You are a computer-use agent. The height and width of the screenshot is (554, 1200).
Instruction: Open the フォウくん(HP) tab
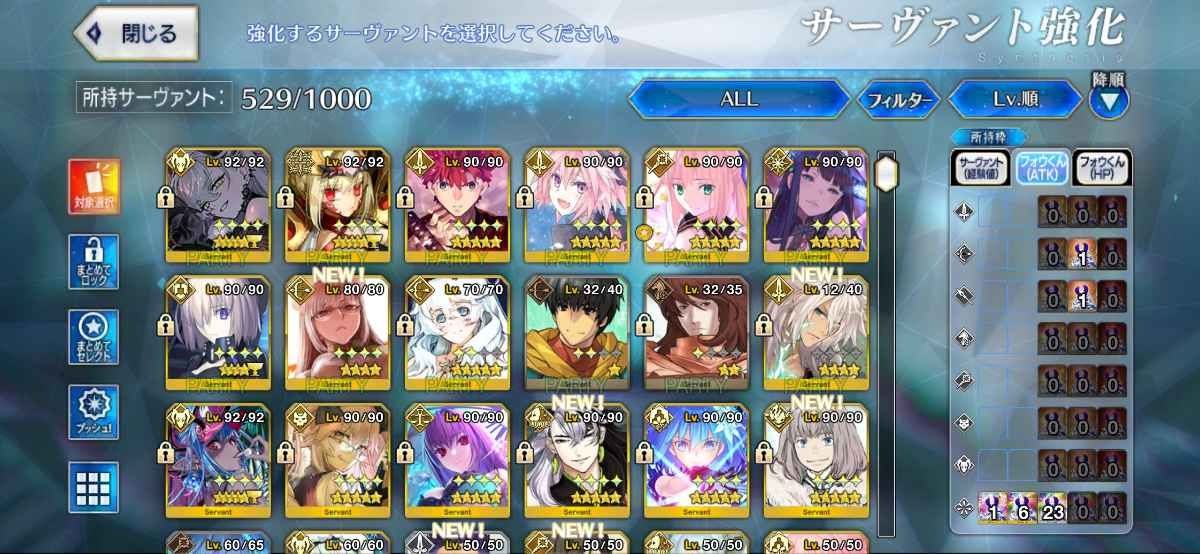(x=1101, y=167)
